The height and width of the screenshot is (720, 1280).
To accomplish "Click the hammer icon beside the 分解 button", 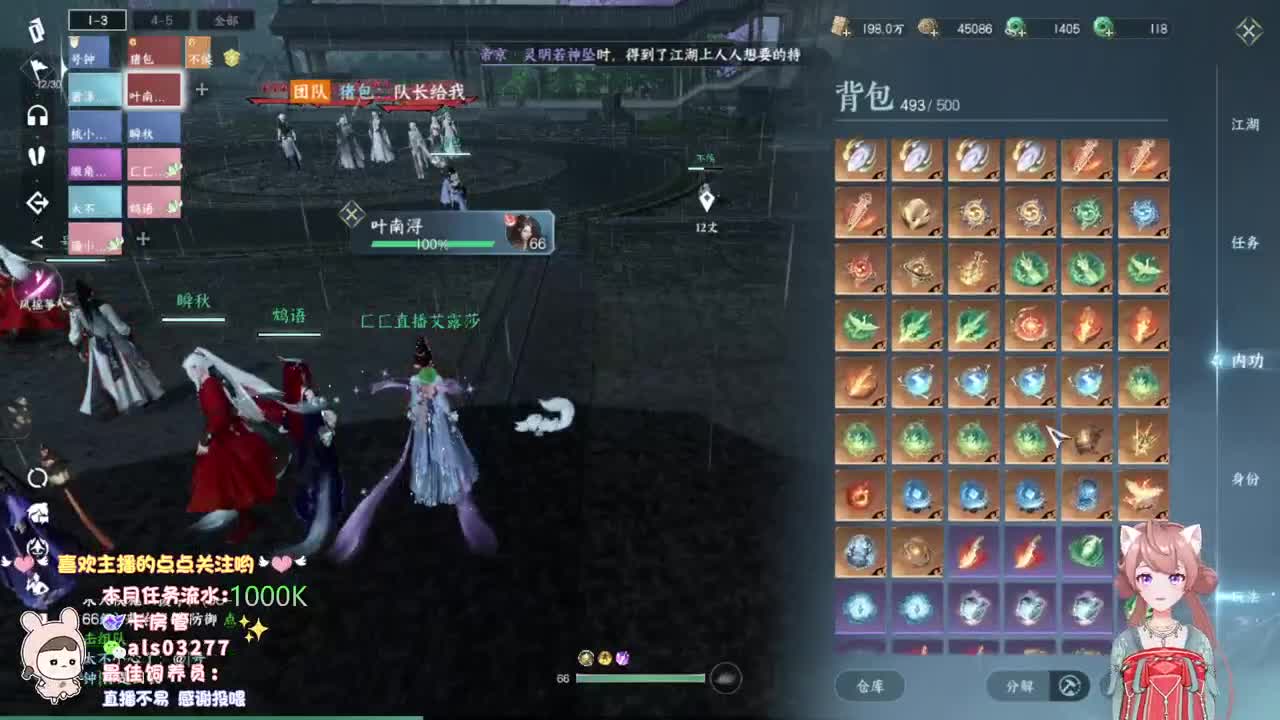I will (1069, 686).
